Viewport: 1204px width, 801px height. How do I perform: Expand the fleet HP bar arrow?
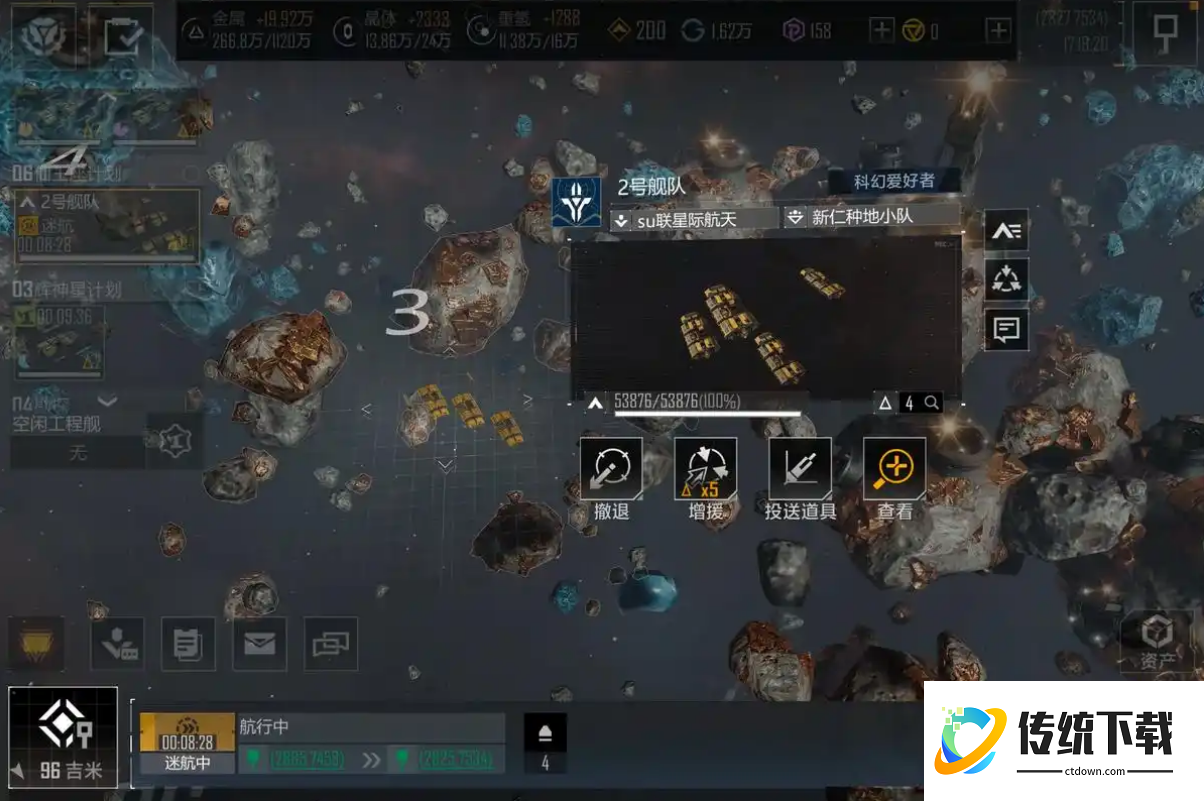pyautogui.click(x=595, y=403)
